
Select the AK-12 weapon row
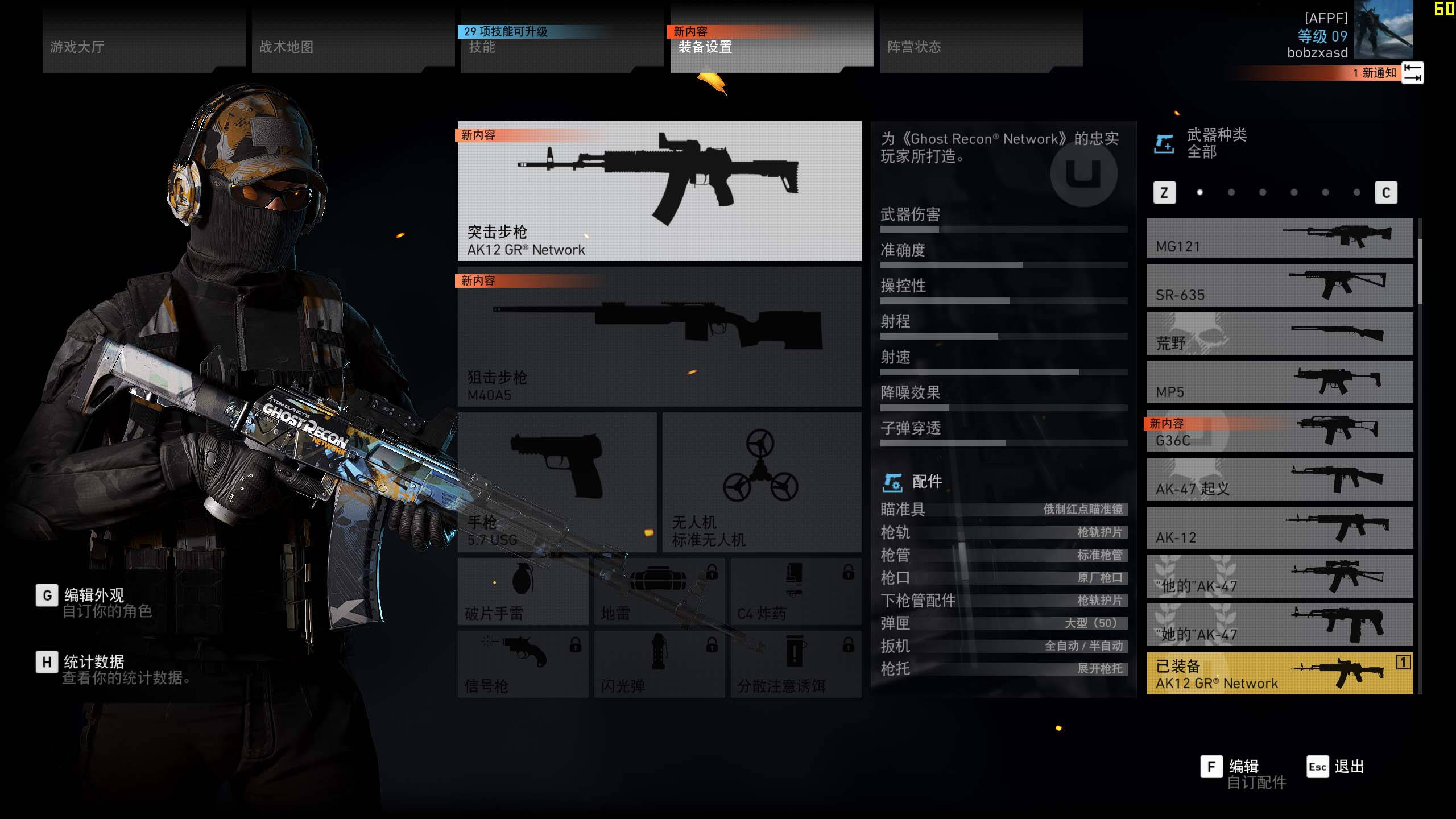pyautogui.click(x=1279, y=529)
